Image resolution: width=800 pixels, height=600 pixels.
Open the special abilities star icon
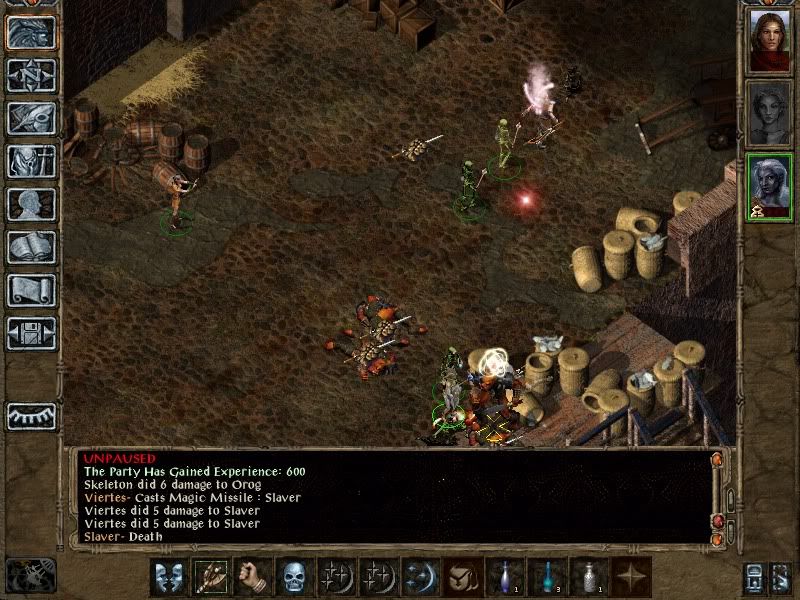(x=630, y=577)
